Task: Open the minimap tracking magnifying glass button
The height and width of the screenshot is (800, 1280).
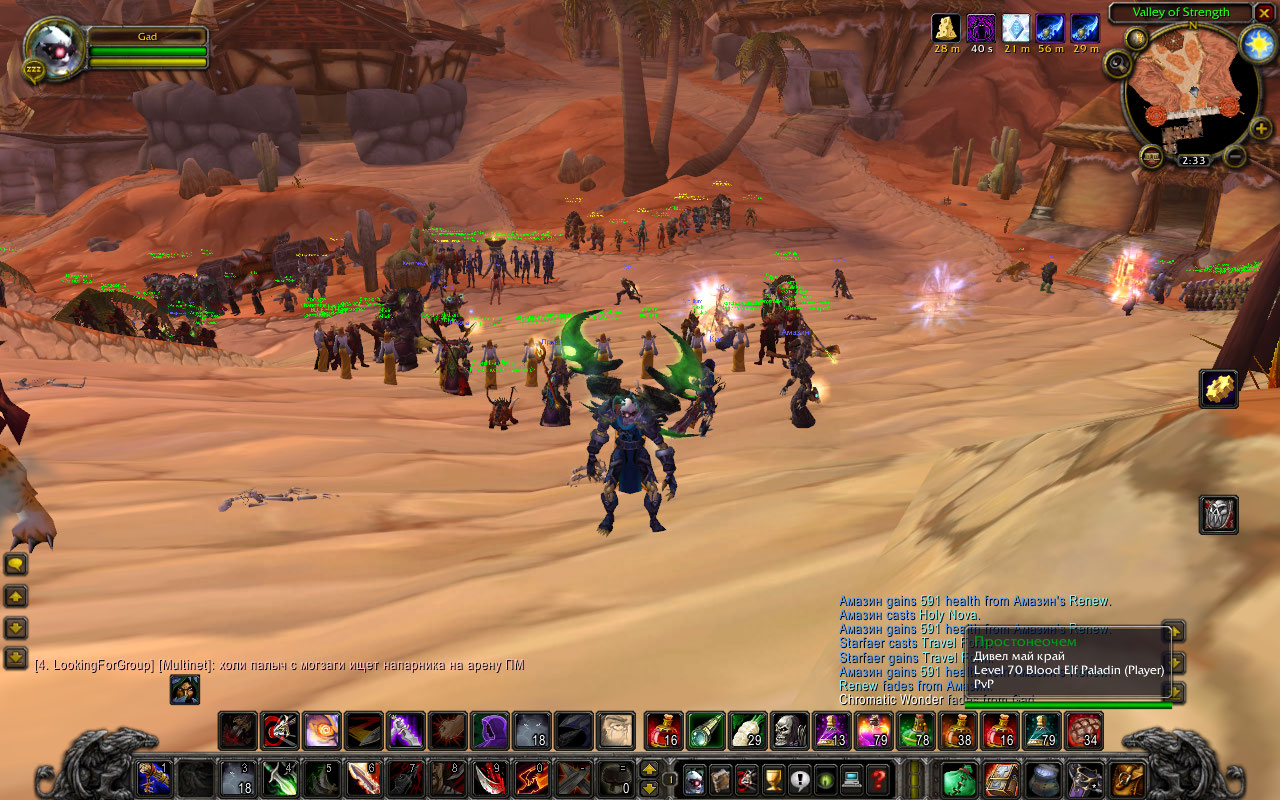Action: click(1118, 63)
